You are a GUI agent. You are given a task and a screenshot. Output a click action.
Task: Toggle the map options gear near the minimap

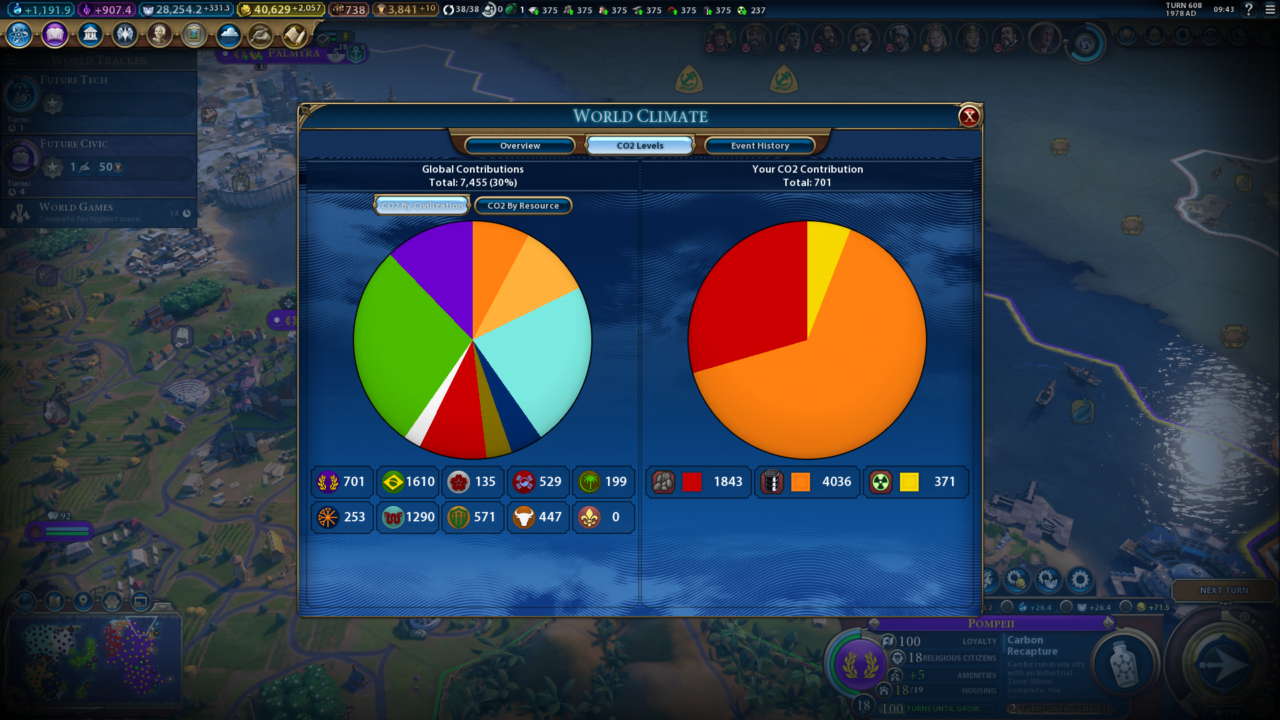coord(1078,579)
